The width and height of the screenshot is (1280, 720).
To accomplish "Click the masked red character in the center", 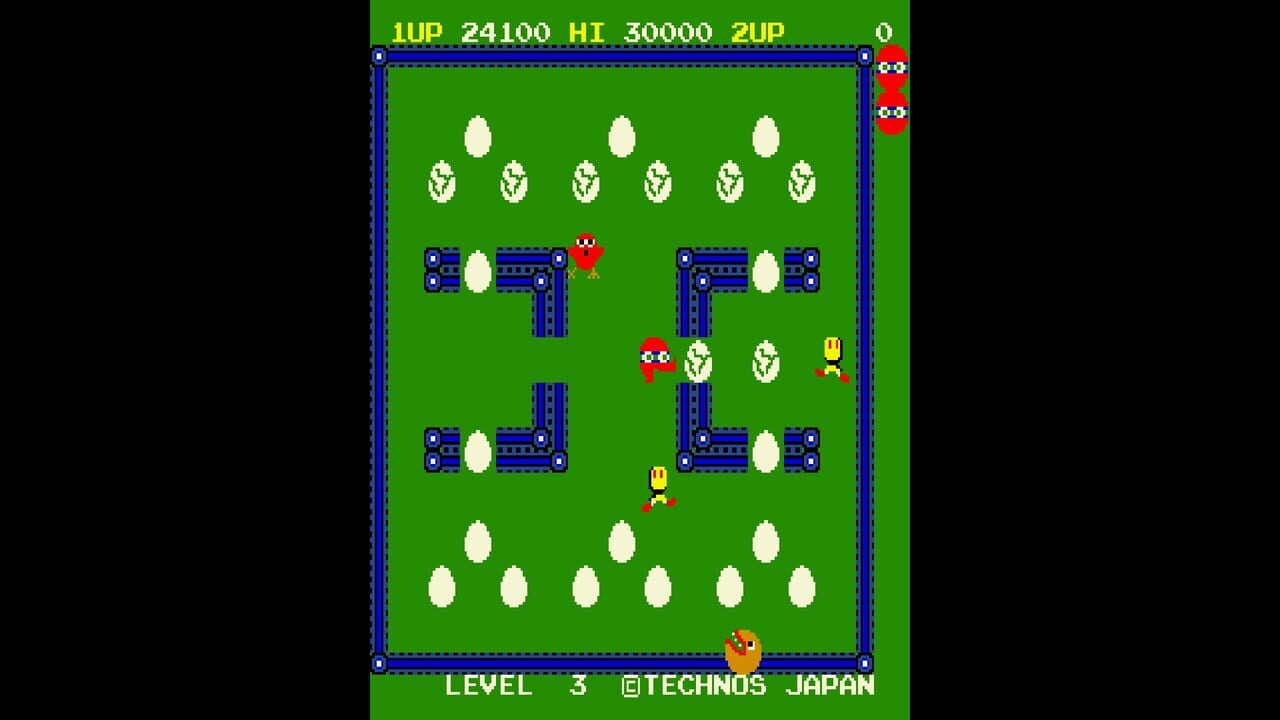I will [x=655, y=360].
